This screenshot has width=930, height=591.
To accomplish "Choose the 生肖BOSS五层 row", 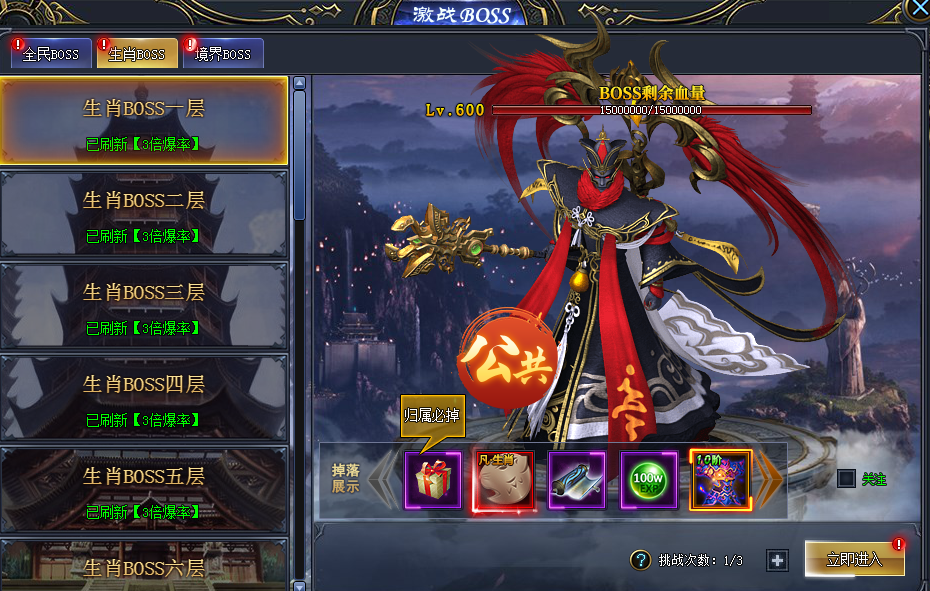I will 144,488.
